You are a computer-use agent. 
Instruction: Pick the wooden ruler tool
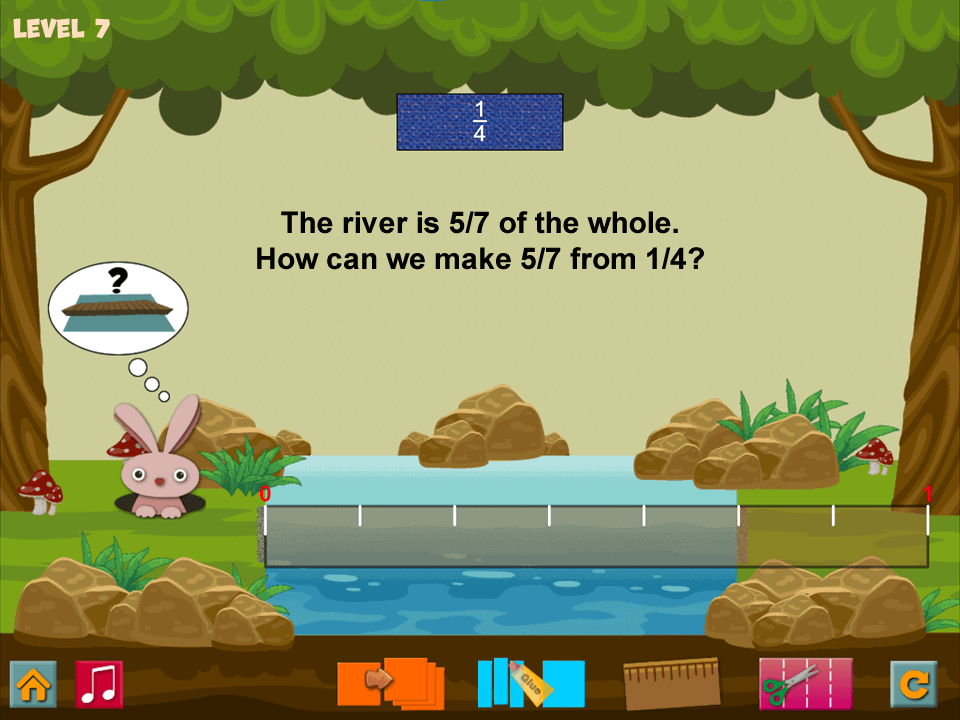671,683
